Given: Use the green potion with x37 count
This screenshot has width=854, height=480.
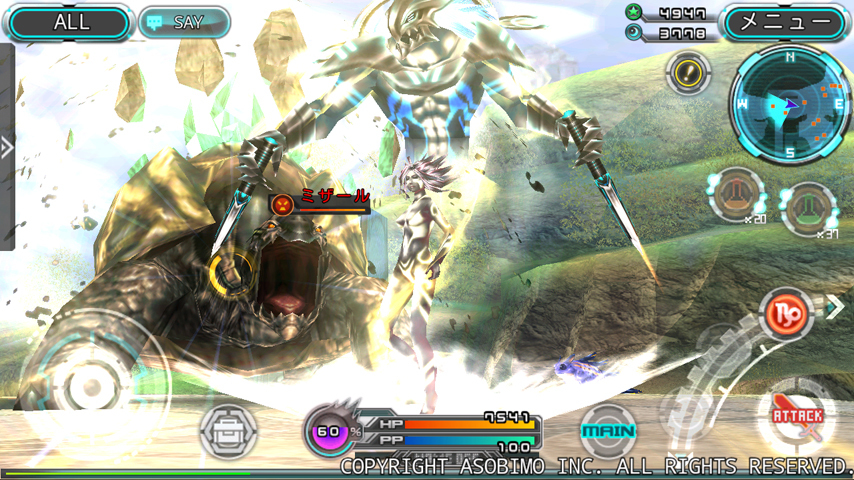Looking at the screenshot, I should (808, 208).
